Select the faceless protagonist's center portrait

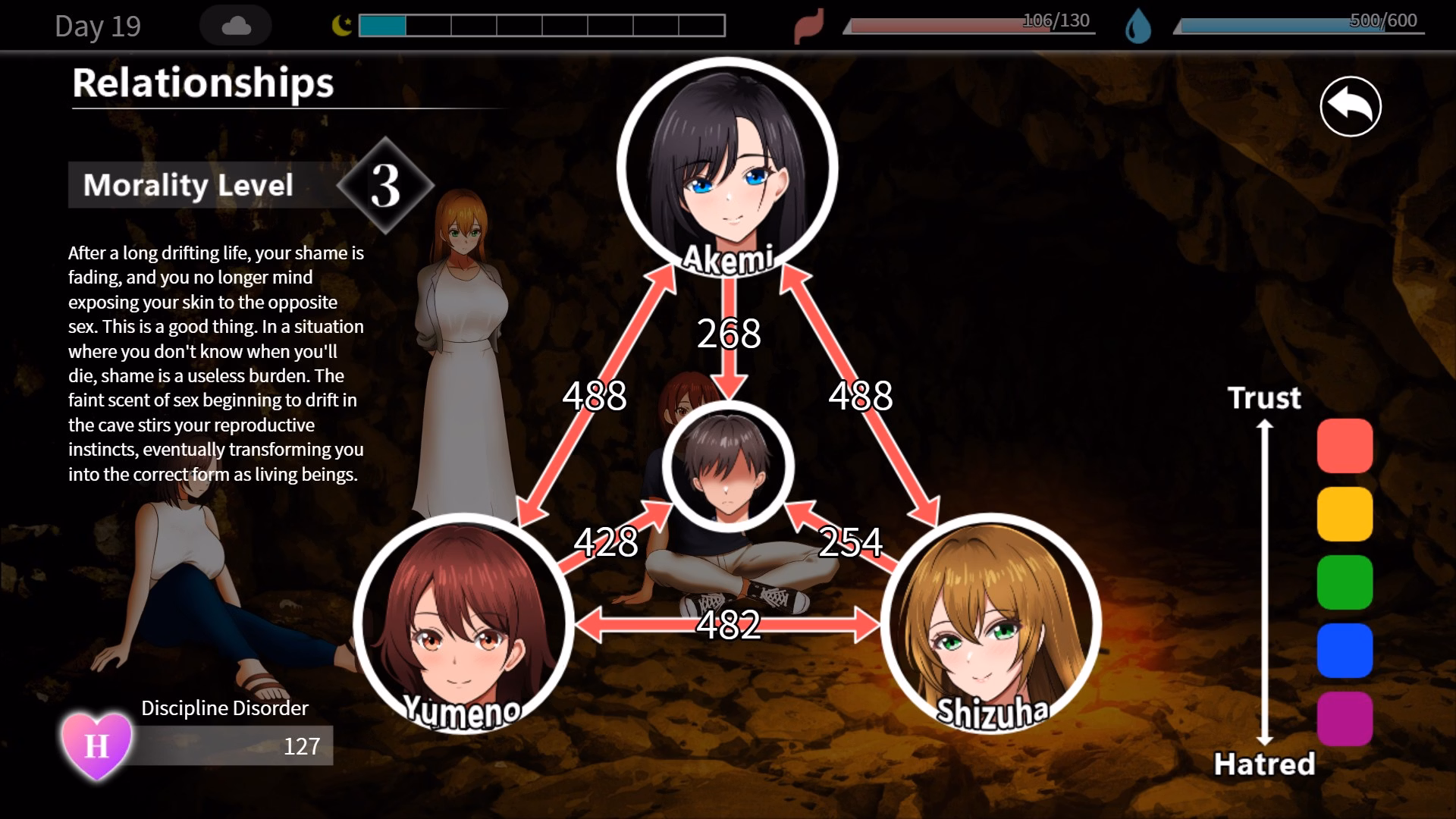coord(728,466)
